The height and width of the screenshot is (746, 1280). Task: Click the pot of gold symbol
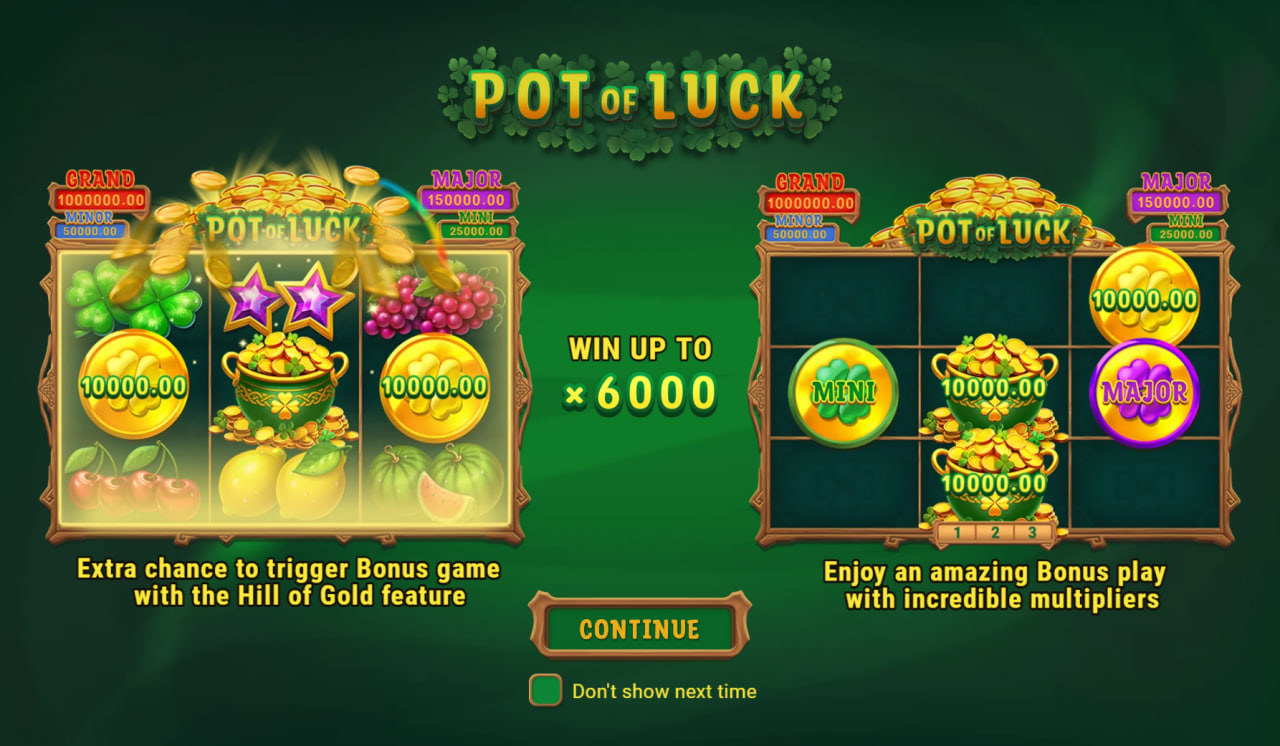[283, 385]
